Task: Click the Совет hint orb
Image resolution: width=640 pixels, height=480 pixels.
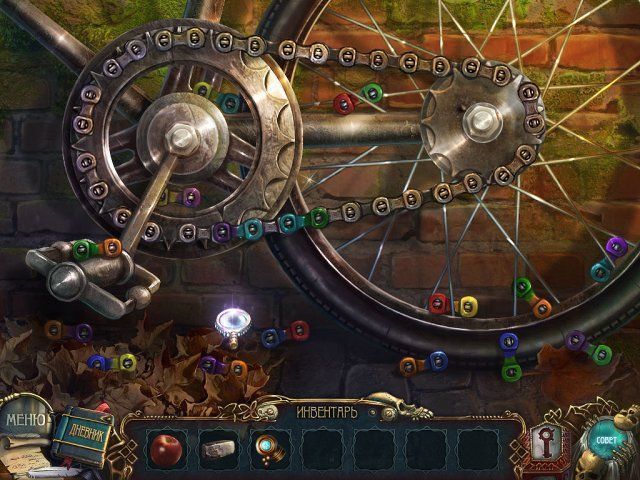Action: tap(605, 440)
